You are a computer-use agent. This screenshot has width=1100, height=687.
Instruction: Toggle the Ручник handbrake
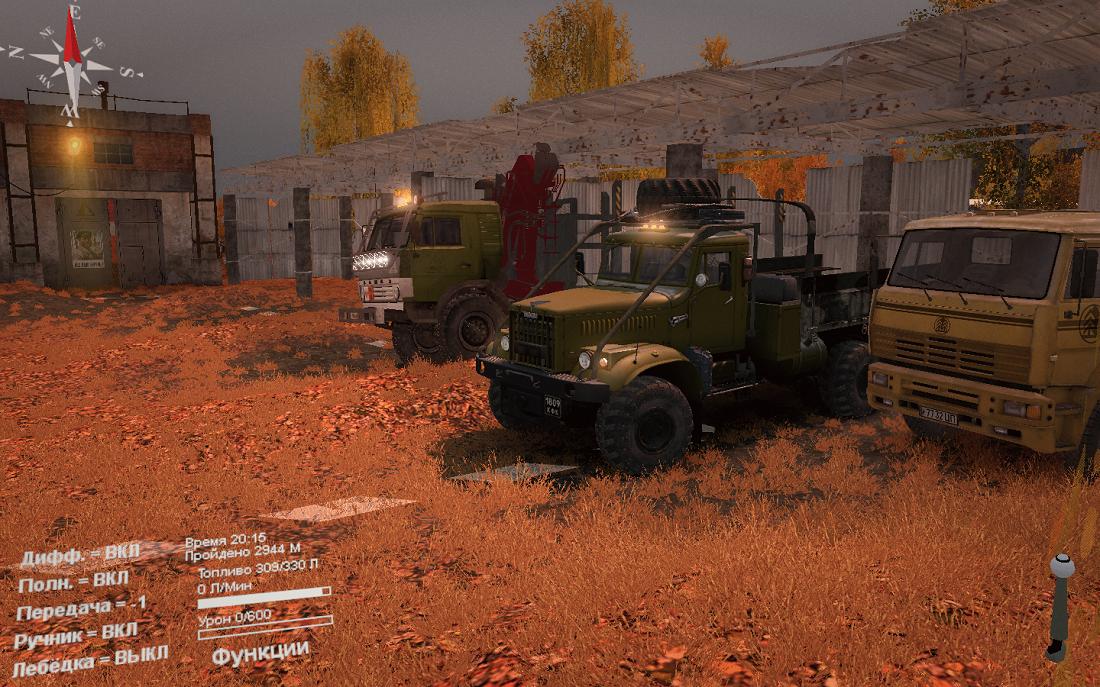pyautogui.click(x=76, y=634)
